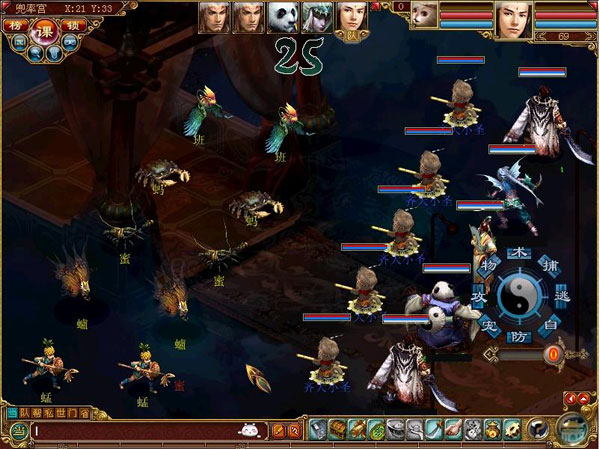Select the curved sword toolbar icon
The width and height of the screenshot is (600, 449).
434,430
